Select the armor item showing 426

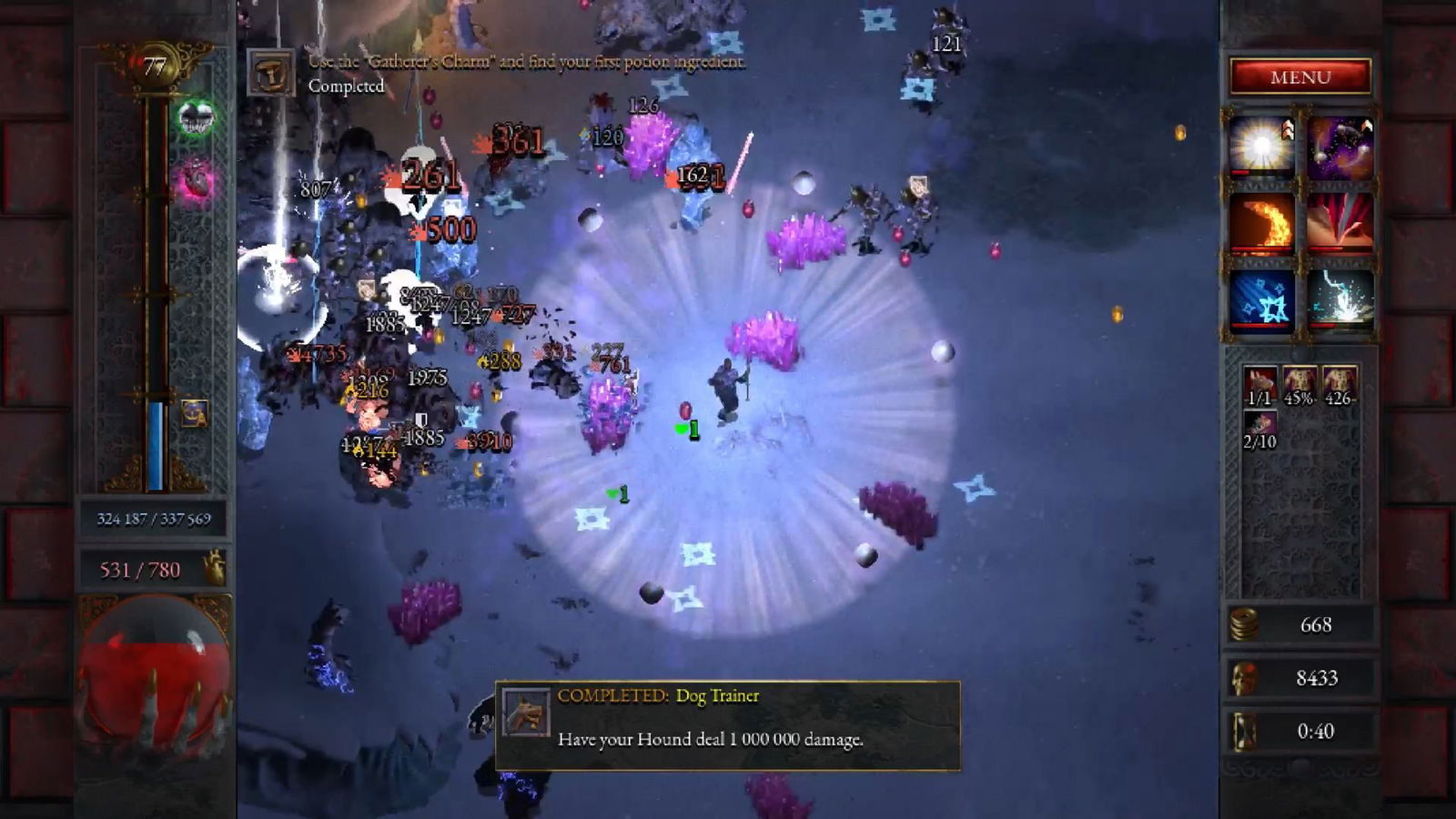1339,386
